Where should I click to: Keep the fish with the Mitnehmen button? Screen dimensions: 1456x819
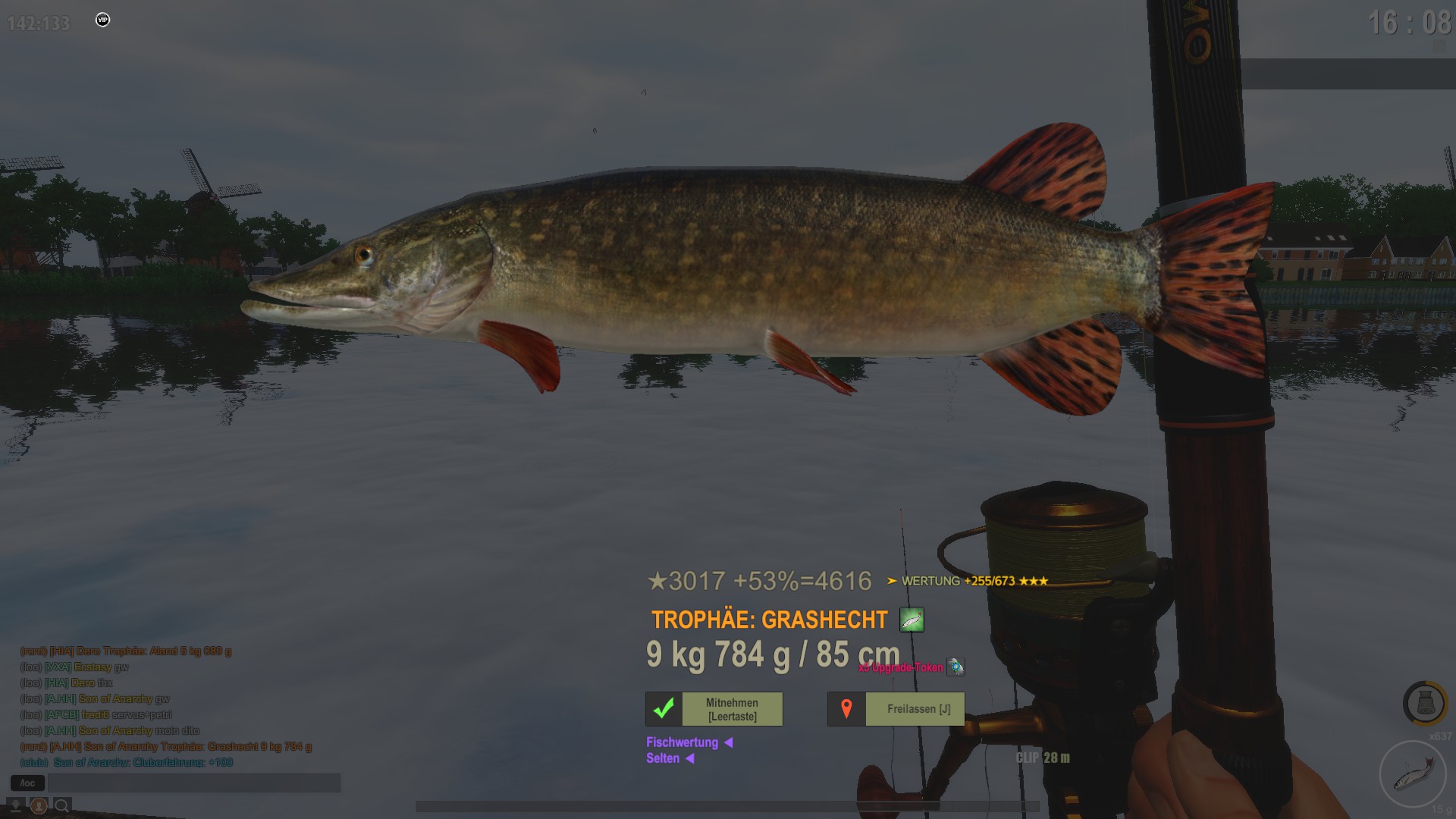pyautogui.click(x=732, y=710)
